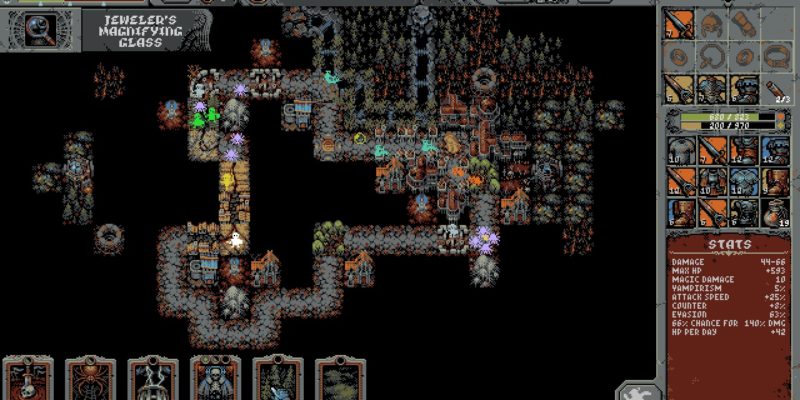Pick the level 9 boots in inventory
Screen dimensions: 800x400
tap(776, 181)
